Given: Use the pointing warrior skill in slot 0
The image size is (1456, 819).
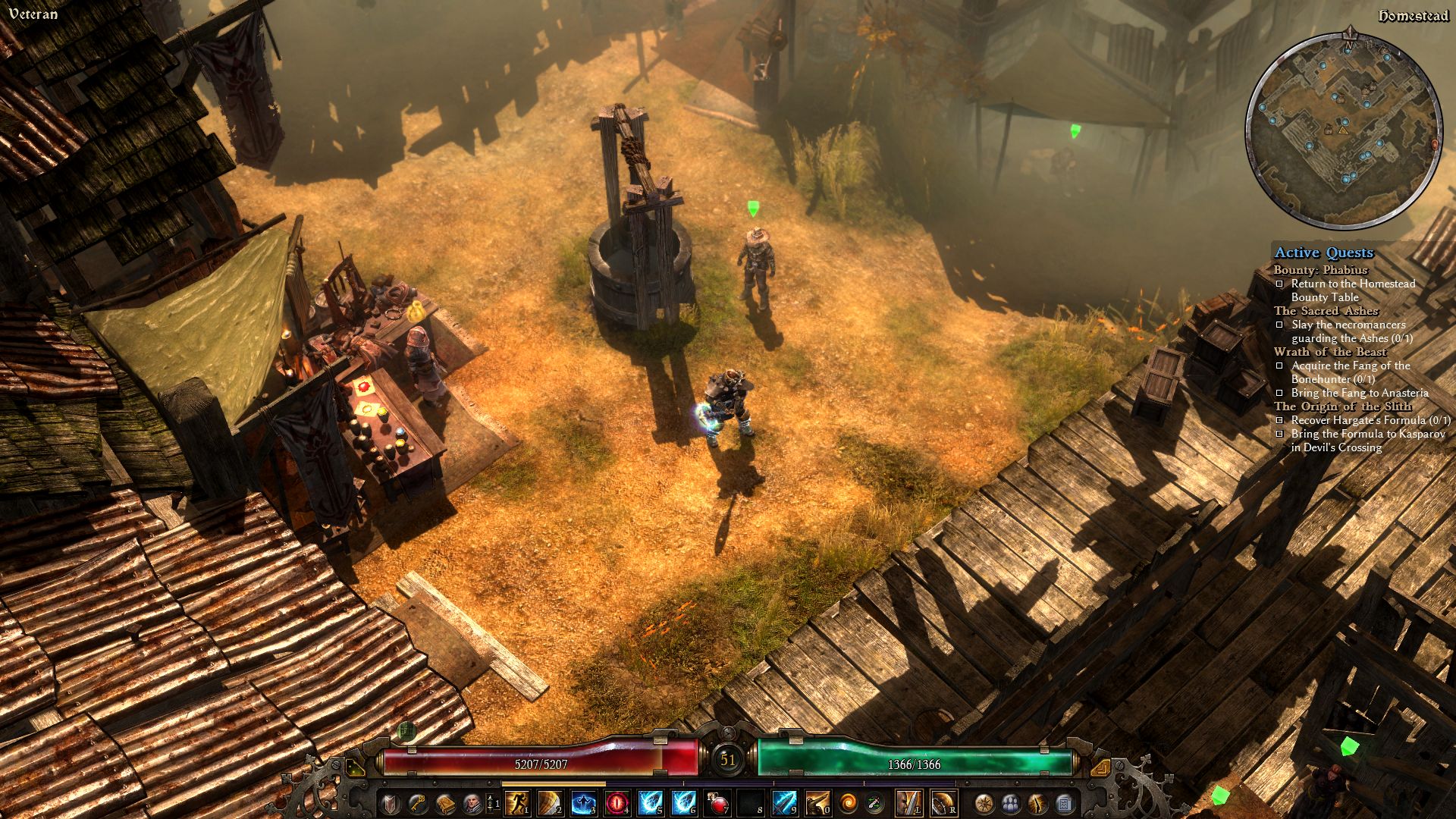Looking at the screenshot, I should (x=817, y=802).
